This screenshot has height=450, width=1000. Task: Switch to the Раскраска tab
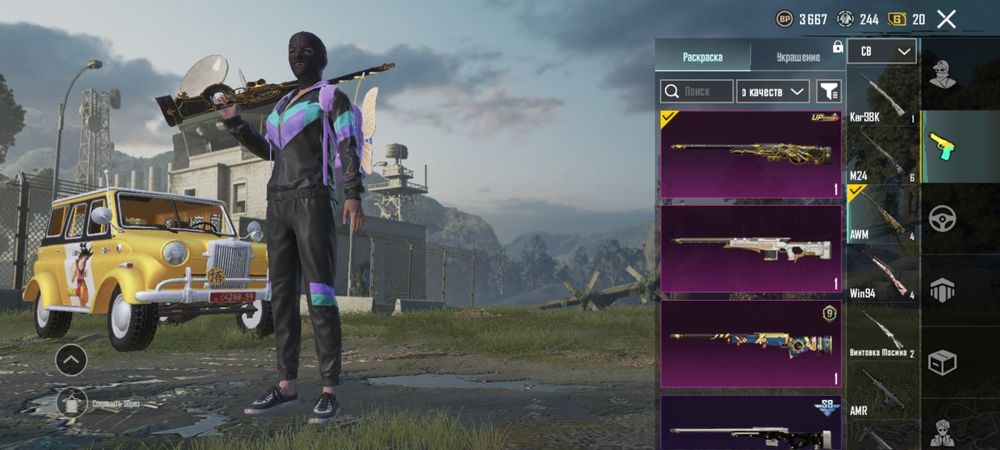702,56
